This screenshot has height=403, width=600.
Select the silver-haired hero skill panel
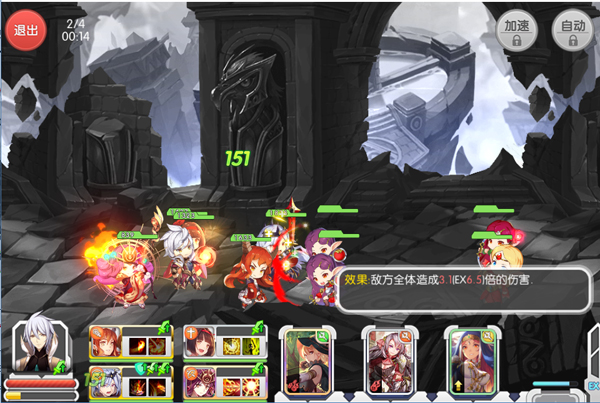click(x=130, y=383)
